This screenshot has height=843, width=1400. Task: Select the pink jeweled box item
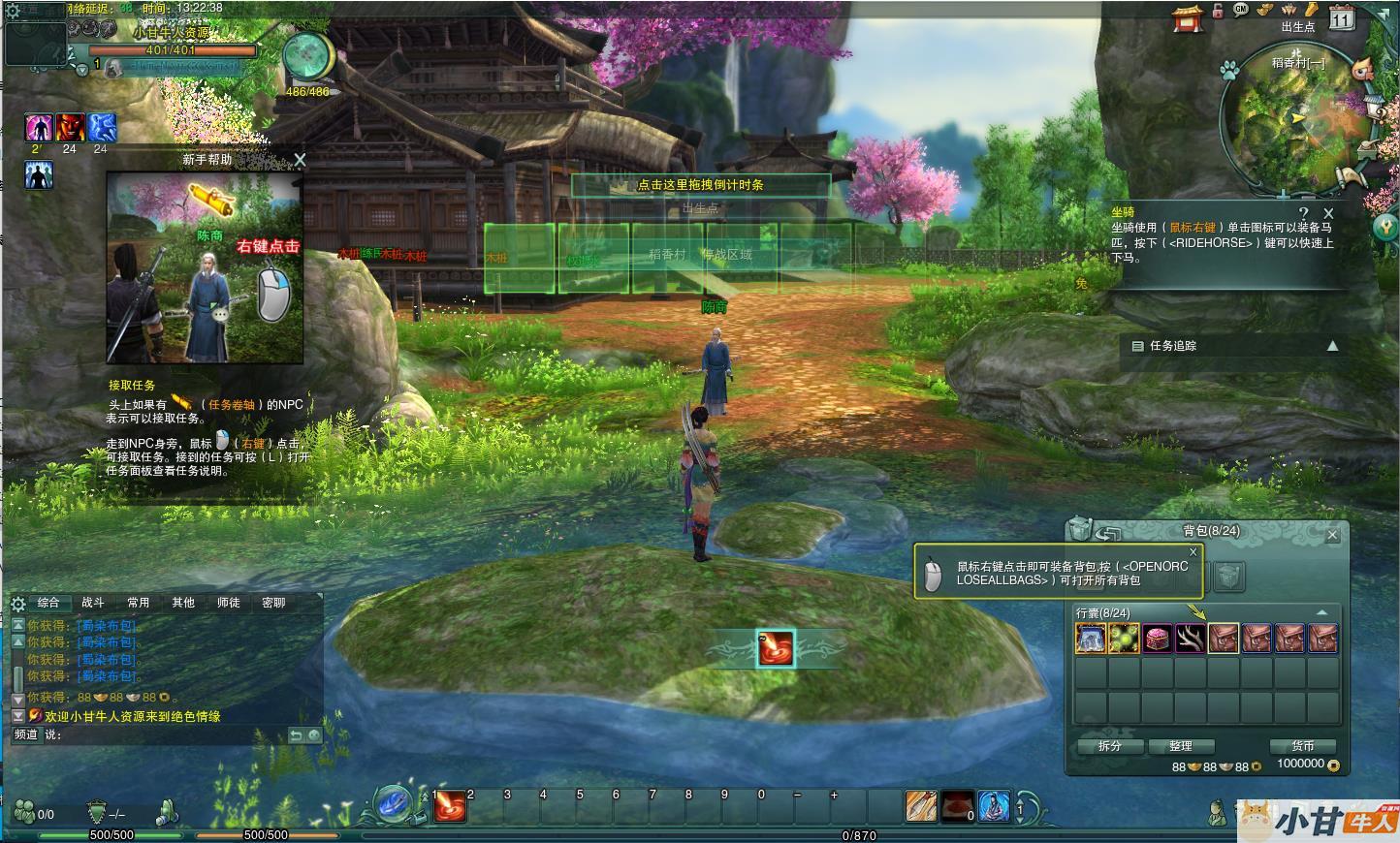1157,639
